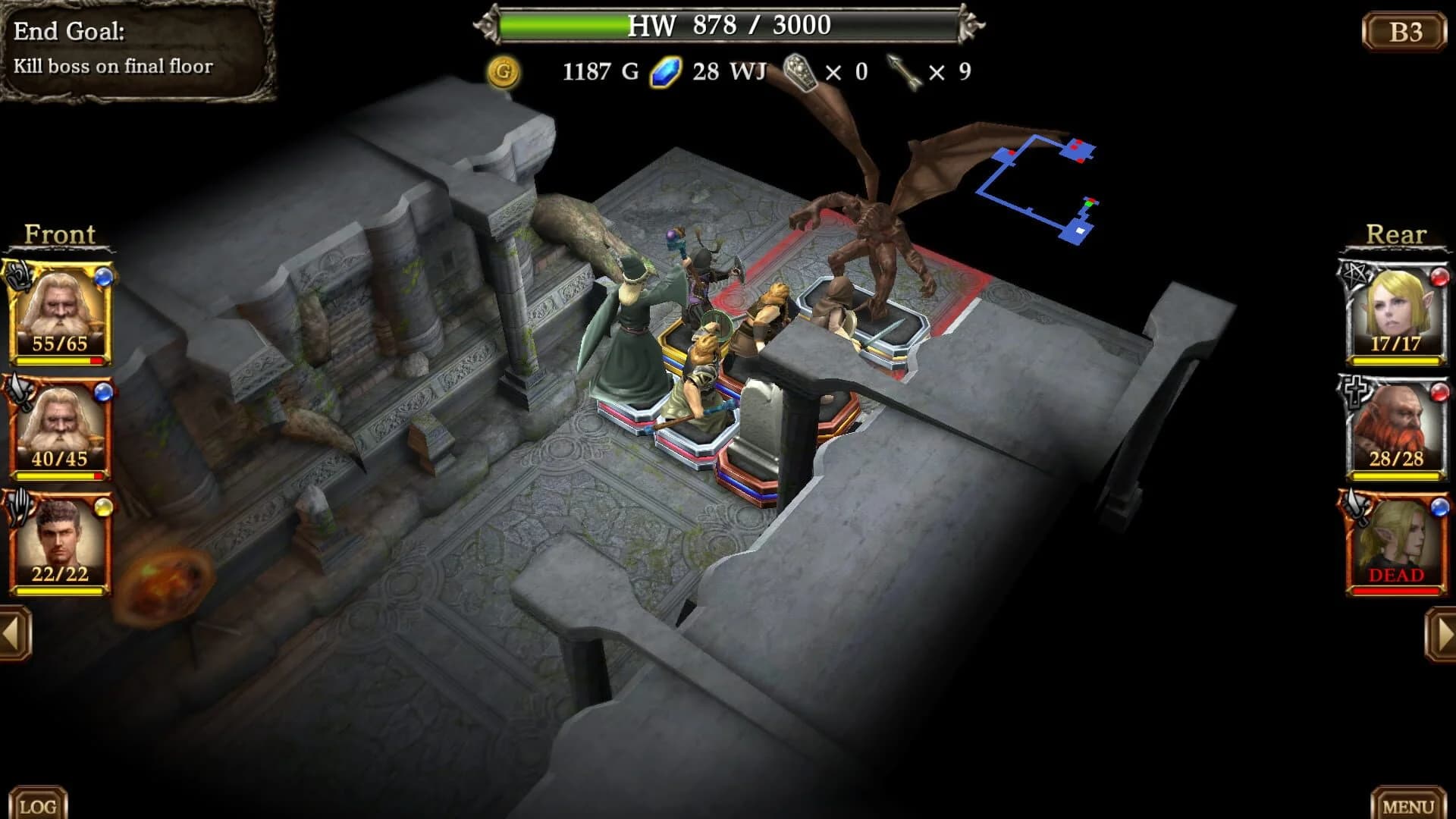Toggle the red orb on 17/17 elf portrait
Screen dimensions: 1456x819
pyautogui.click(x=1439, y=278)
